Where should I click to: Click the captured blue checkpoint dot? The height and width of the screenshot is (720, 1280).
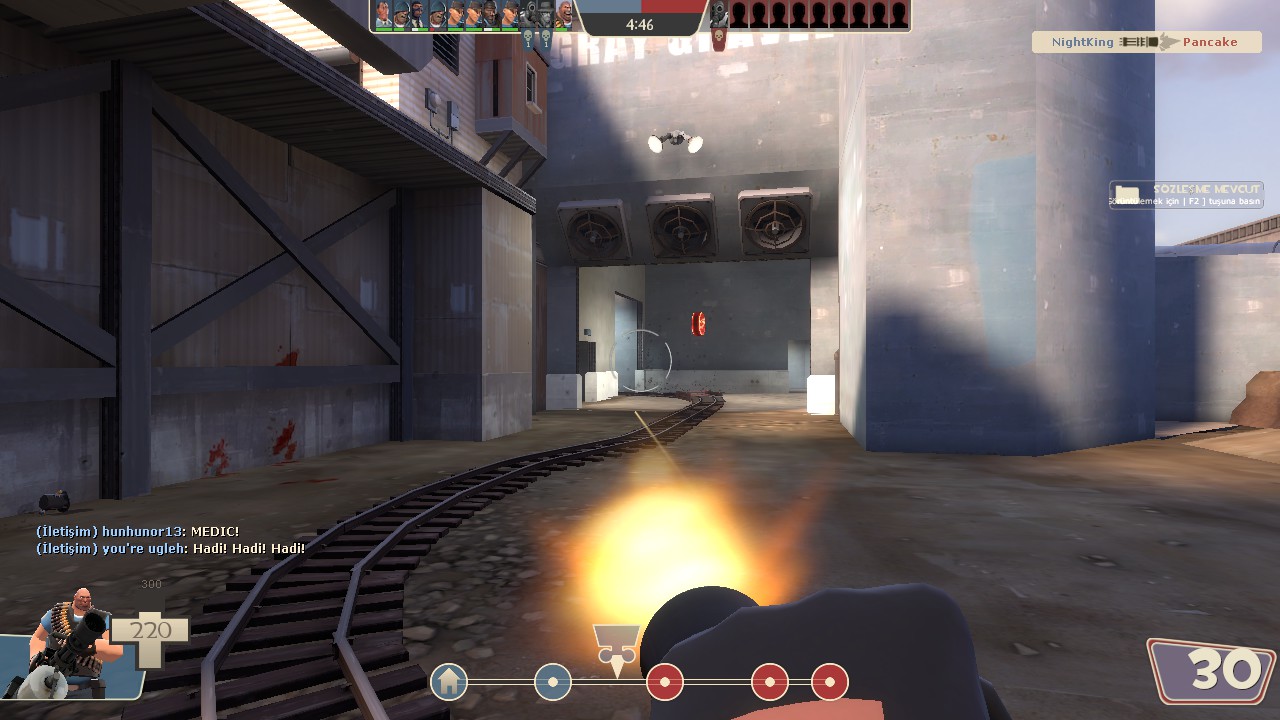point(553,683)
